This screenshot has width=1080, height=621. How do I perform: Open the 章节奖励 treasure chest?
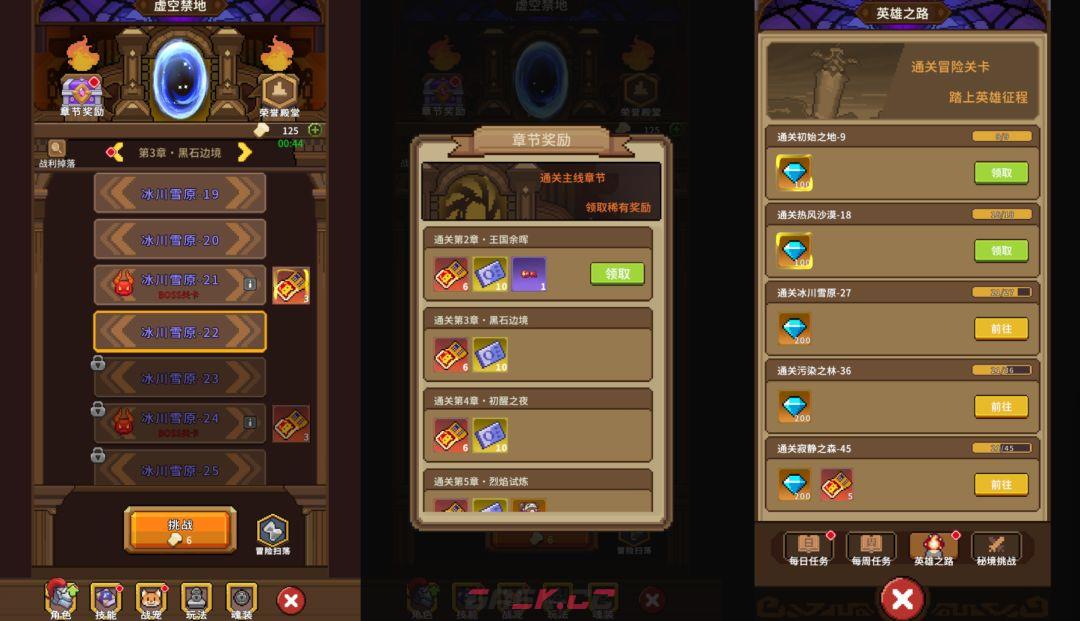tap(82, 93)
